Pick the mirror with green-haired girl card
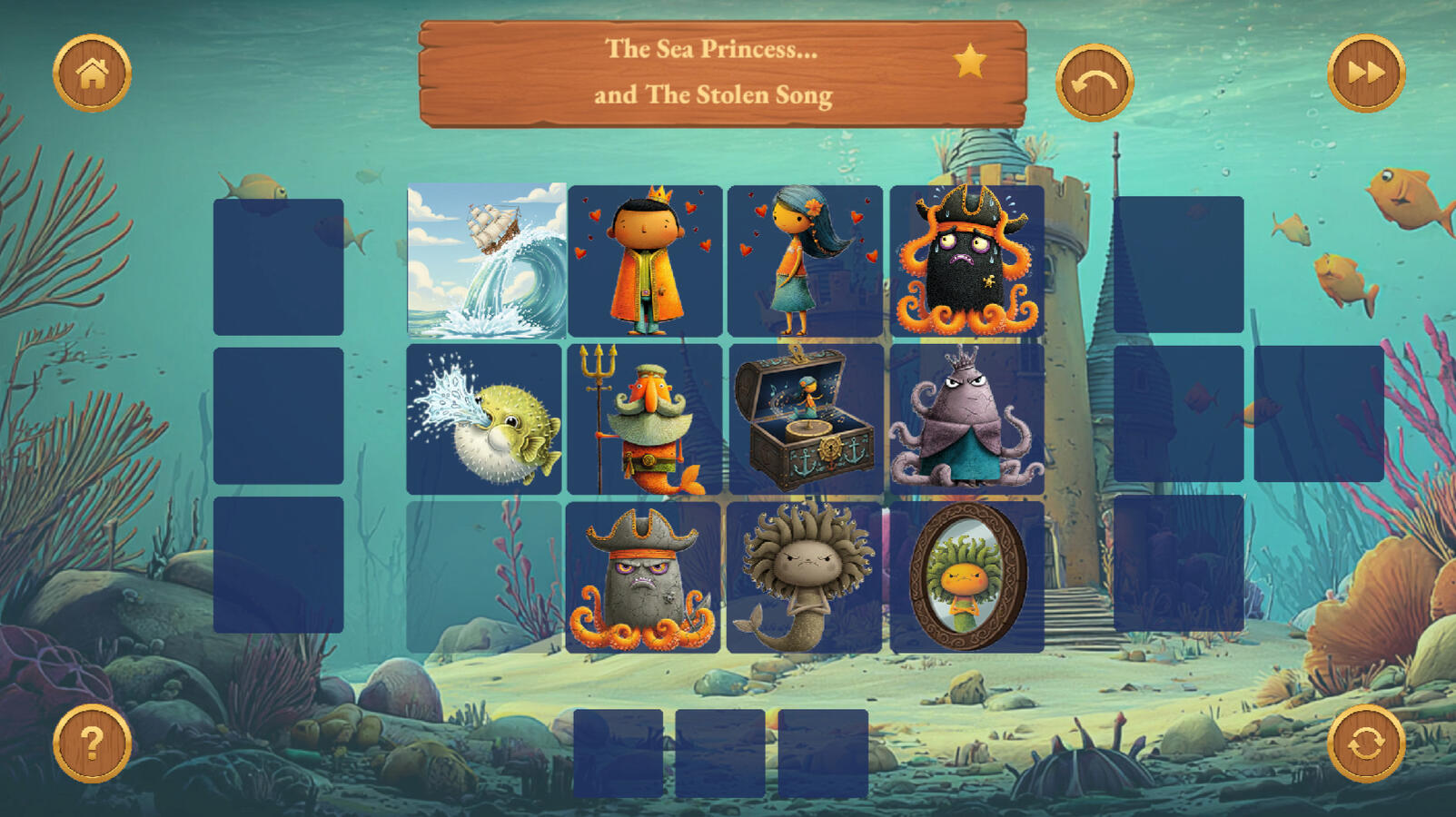The height and width of the screenshot is (817, 1456). (966, 577)
